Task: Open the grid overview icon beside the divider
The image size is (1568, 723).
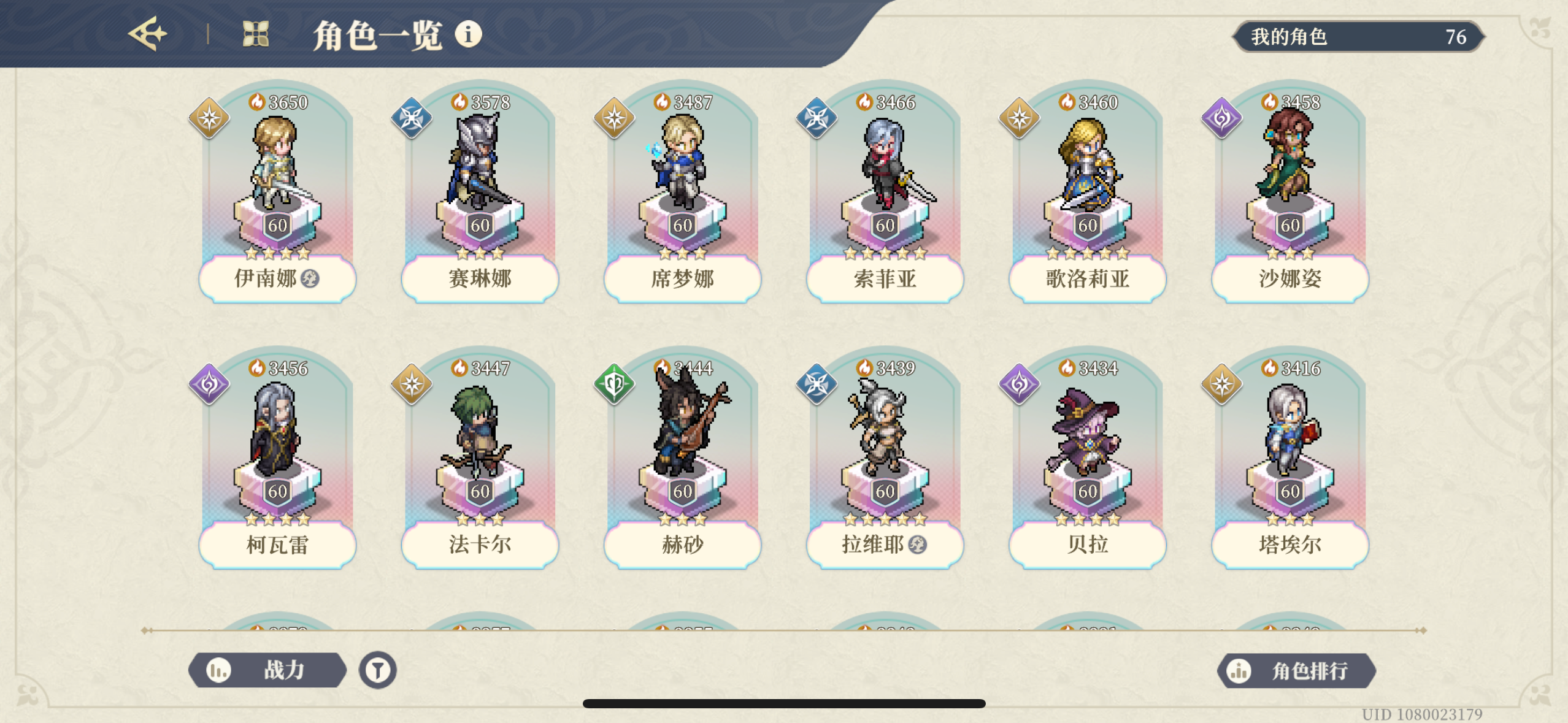Action: coord(254,34)
